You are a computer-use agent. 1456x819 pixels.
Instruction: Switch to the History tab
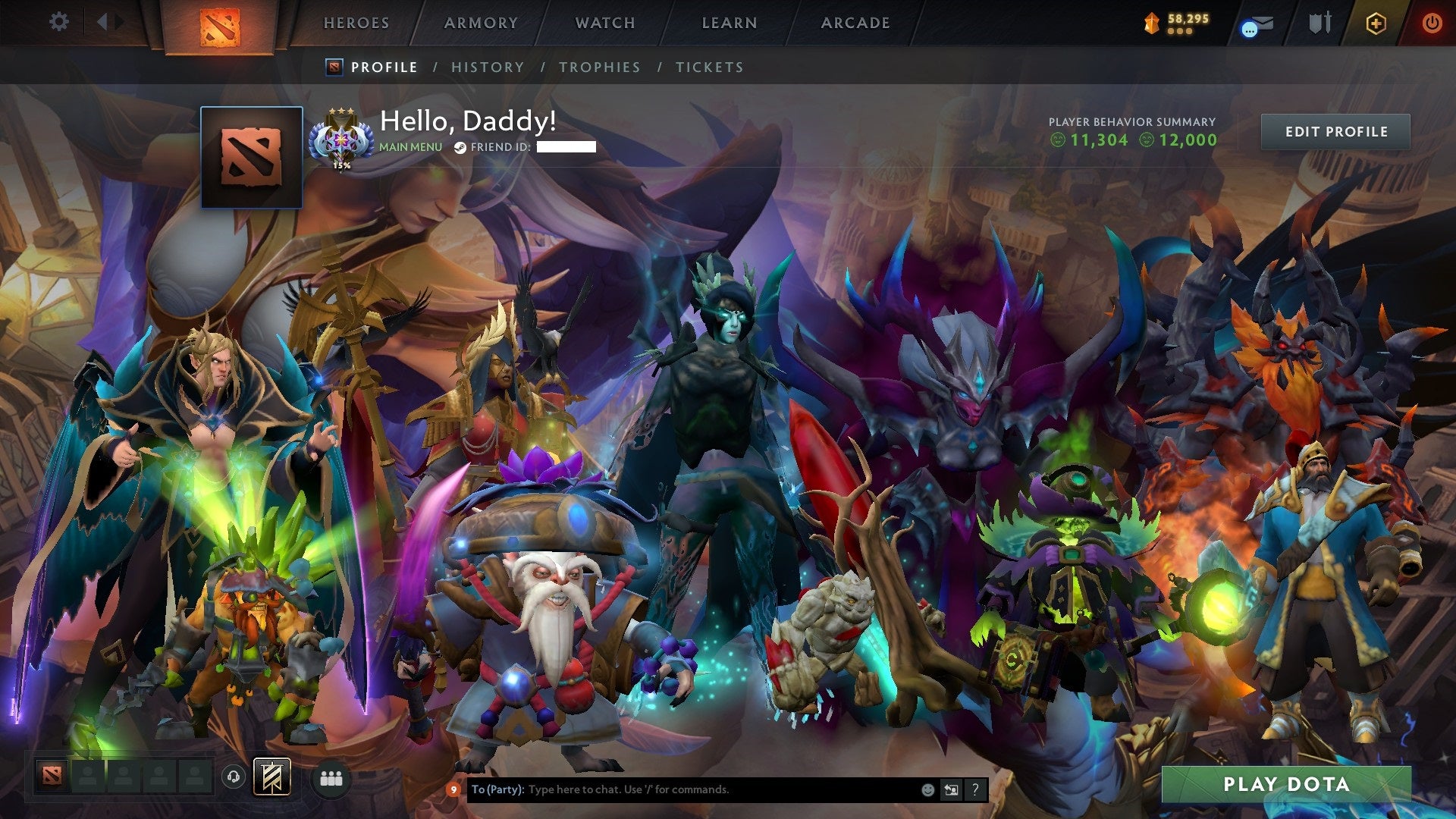tap(488, 67)
